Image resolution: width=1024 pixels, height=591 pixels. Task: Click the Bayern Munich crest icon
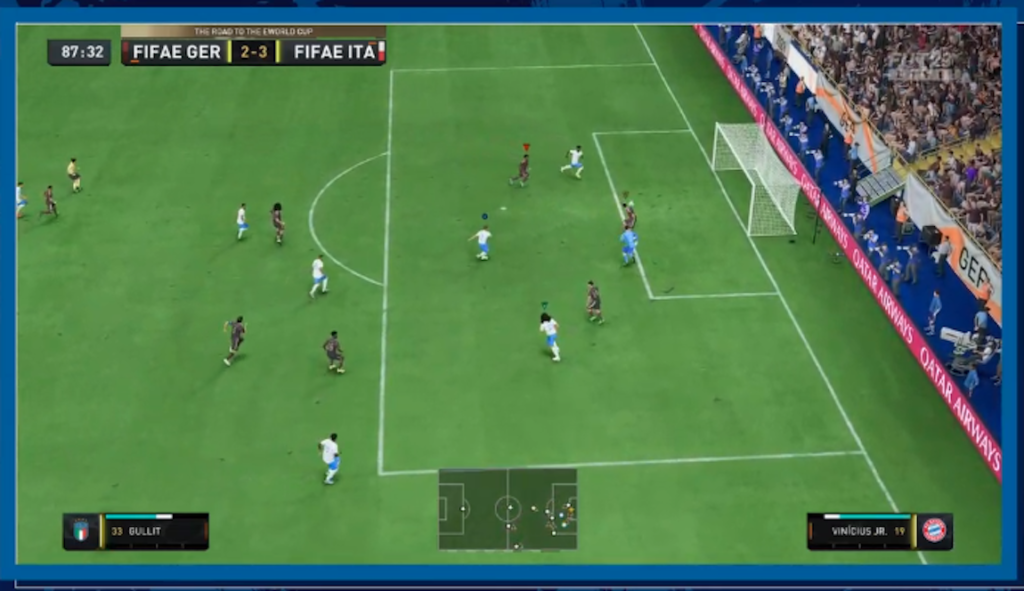(934, 531)
